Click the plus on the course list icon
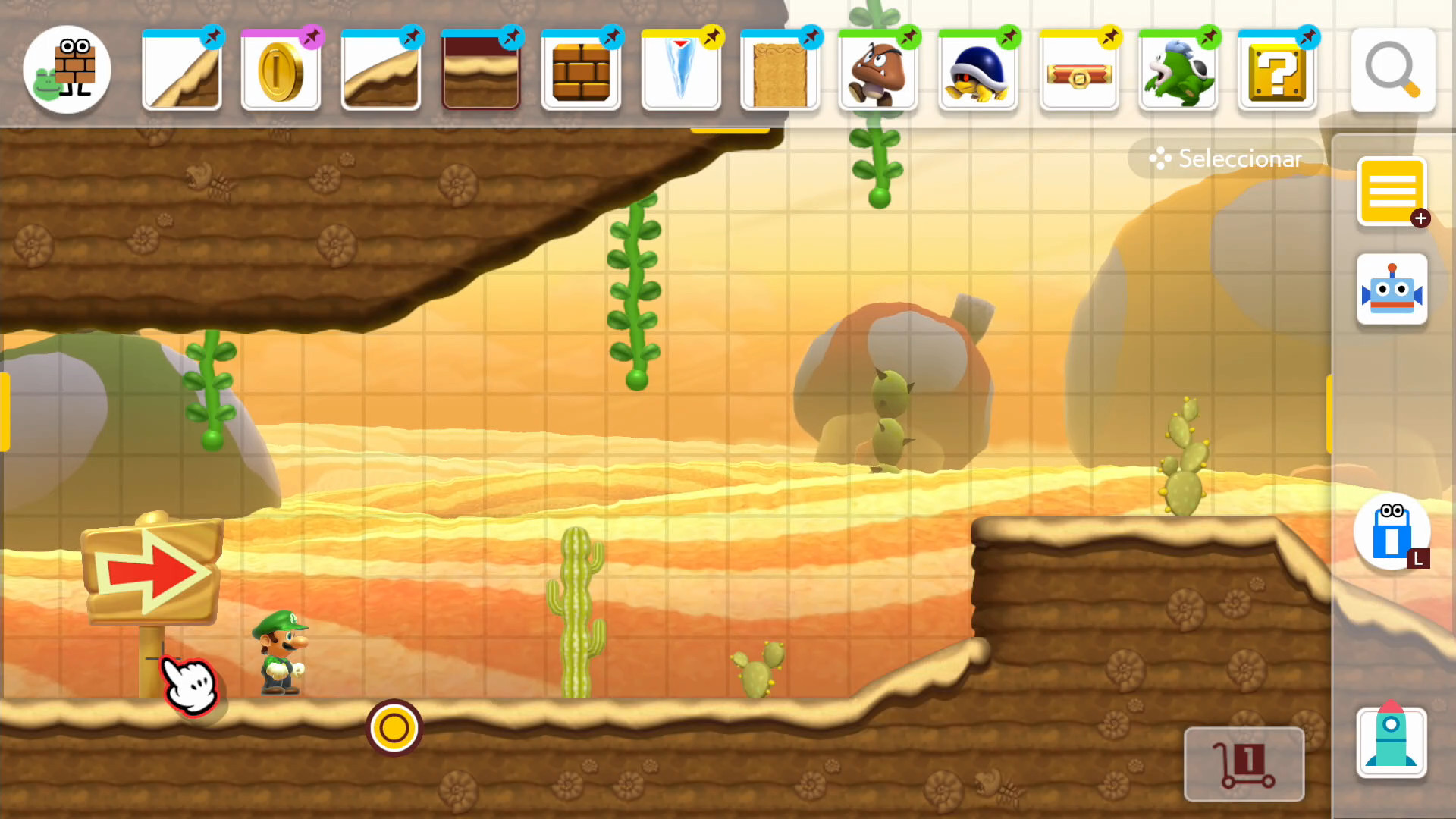Screen dimensions: 1456x819 (x=1420, y=218)
